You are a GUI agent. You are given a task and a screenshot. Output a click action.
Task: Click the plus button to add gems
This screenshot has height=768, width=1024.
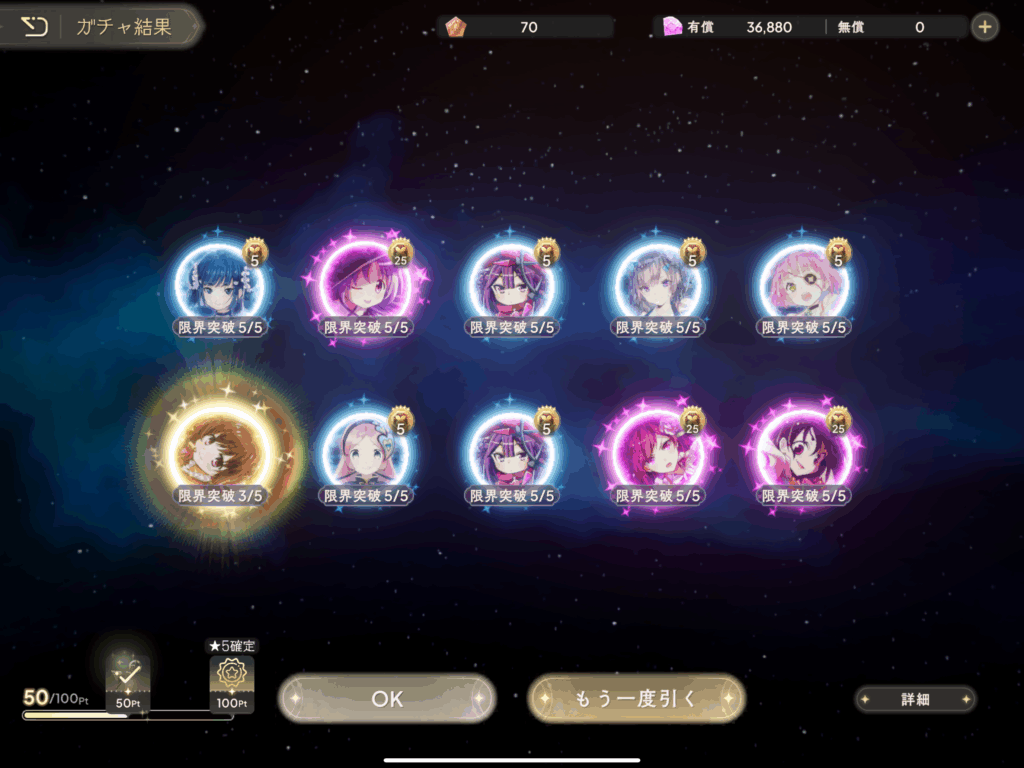pyautogui.click(x=985, y=27)
